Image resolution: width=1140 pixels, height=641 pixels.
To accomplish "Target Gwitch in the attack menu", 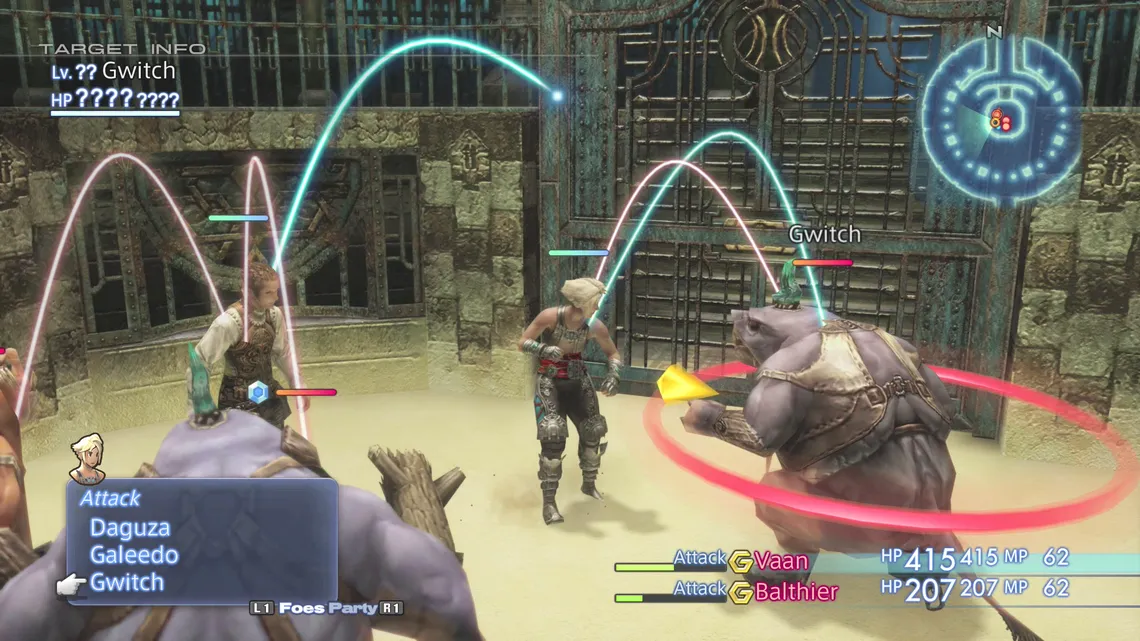I will pyautogui.click(x=127, y=582).
